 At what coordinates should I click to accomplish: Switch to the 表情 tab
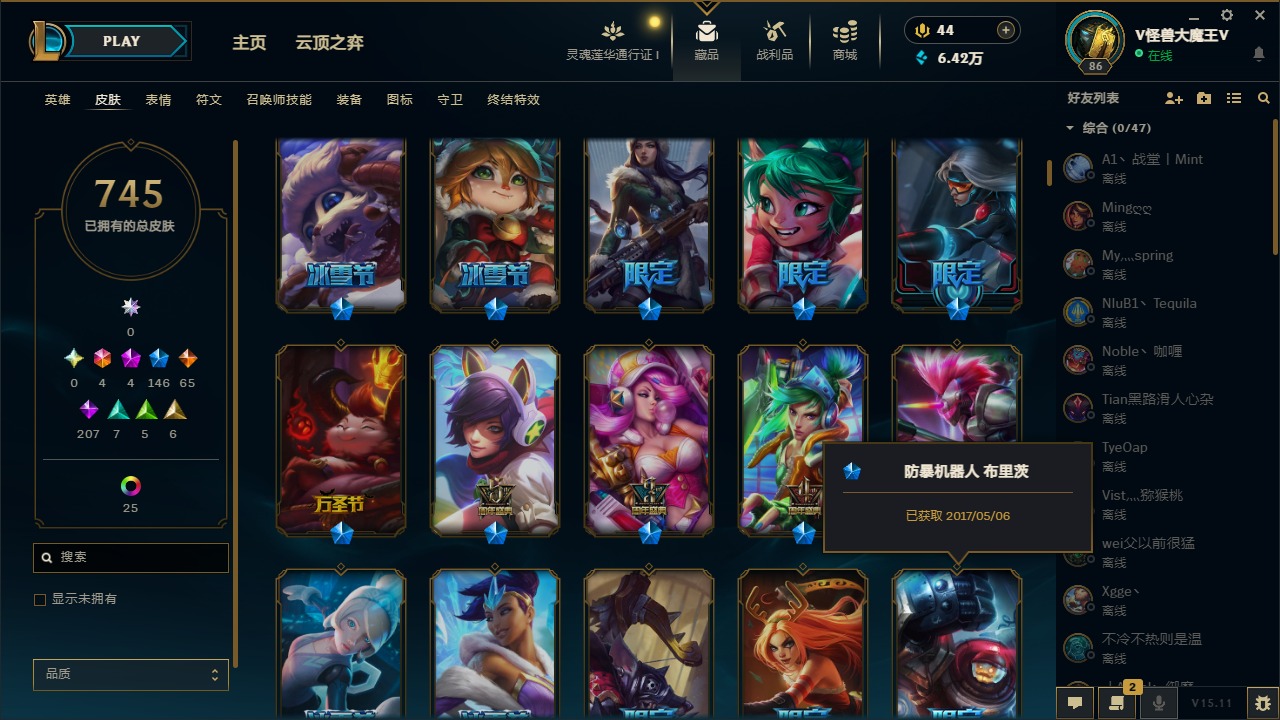tap(158, 100)
